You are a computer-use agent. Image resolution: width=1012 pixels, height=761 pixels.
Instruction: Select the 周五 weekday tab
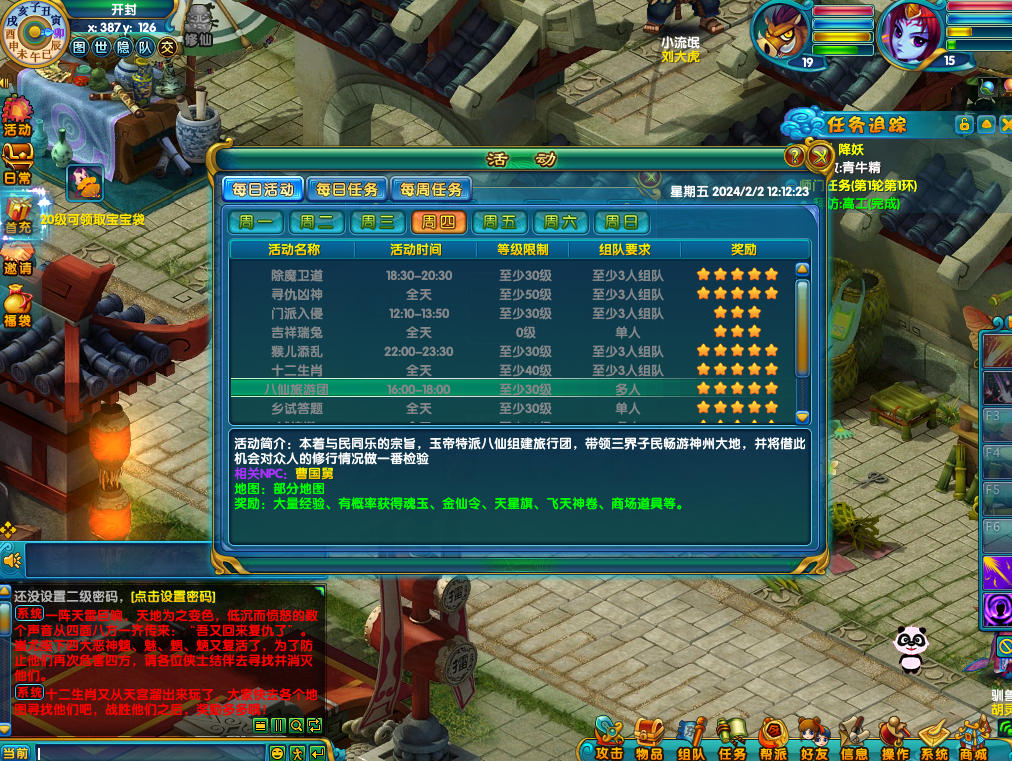[499, 222]
